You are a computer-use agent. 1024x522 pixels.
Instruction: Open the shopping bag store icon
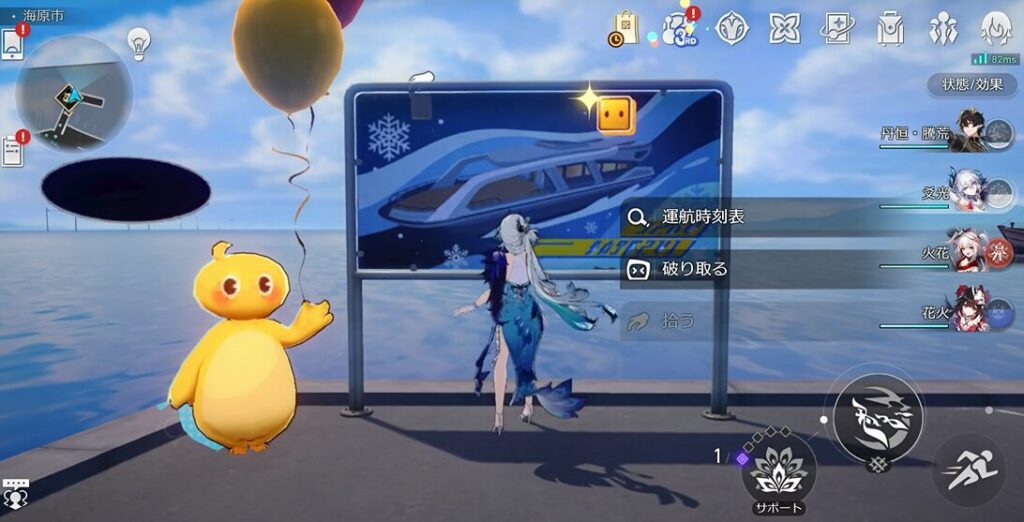click(623, 29)
